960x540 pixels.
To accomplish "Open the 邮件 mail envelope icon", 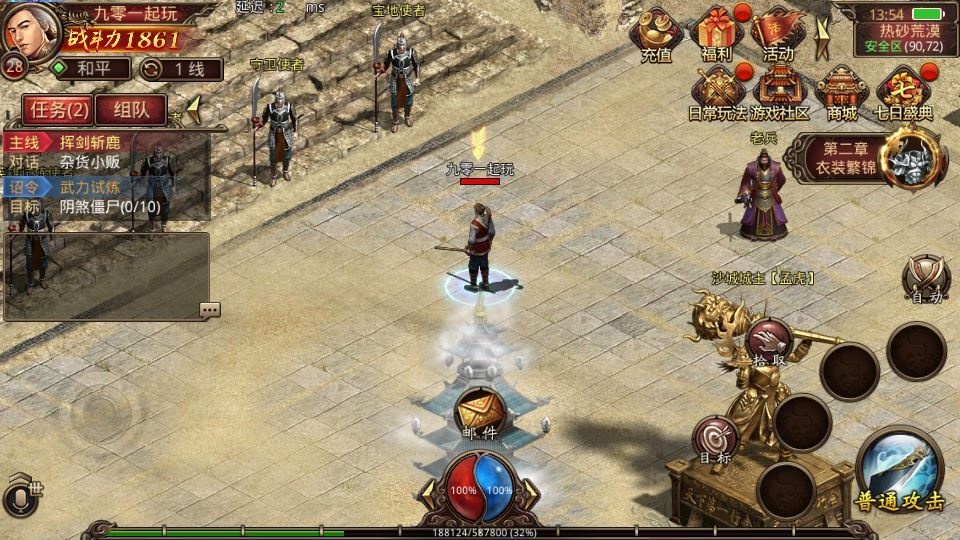I will pyautogui.click(x=479, y=411).
